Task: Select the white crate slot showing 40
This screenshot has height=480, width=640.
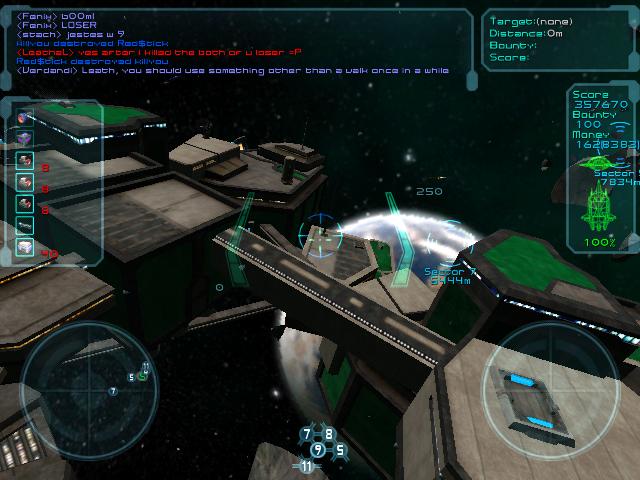Action: [x=25, y=247]
